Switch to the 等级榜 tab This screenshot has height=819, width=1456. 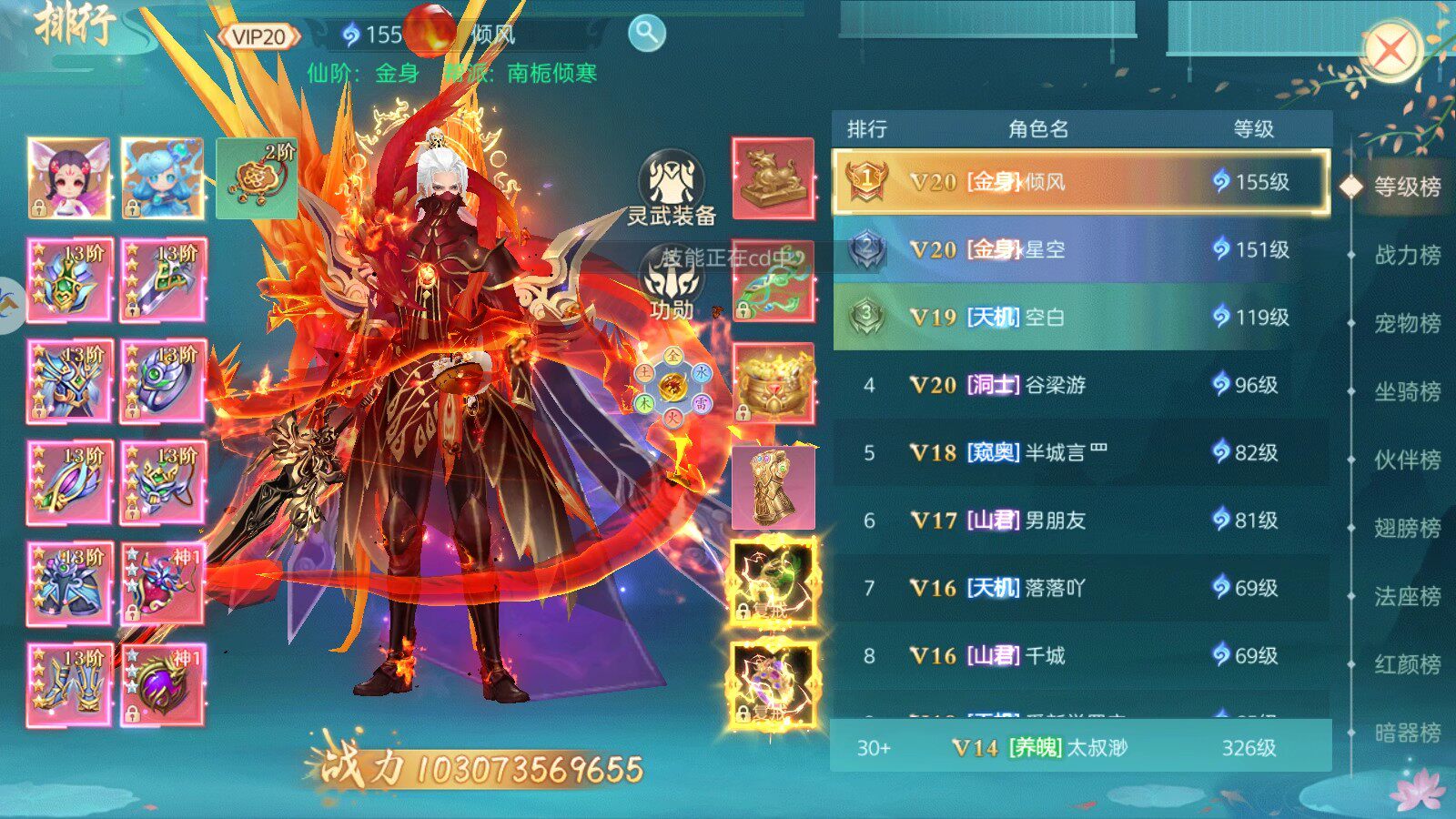(1406, 187)
